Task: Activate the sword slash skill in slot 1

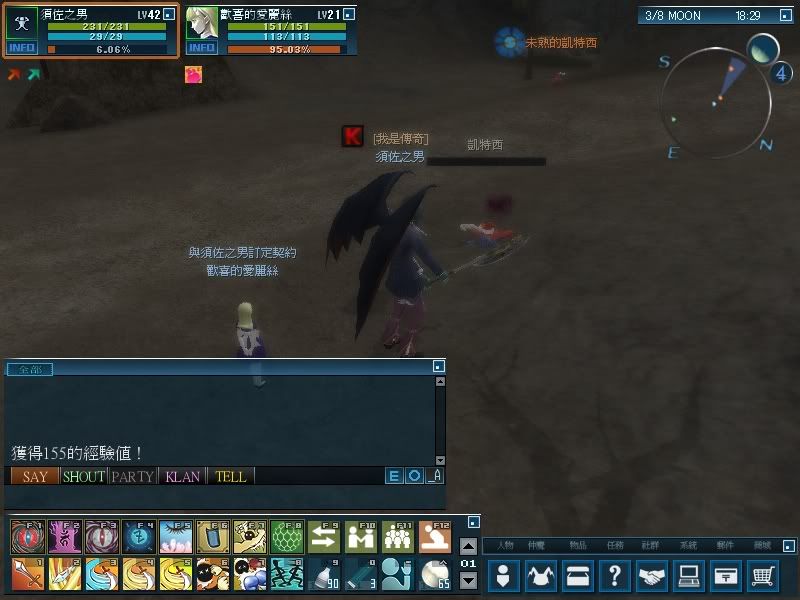Action: pos(28,574)
